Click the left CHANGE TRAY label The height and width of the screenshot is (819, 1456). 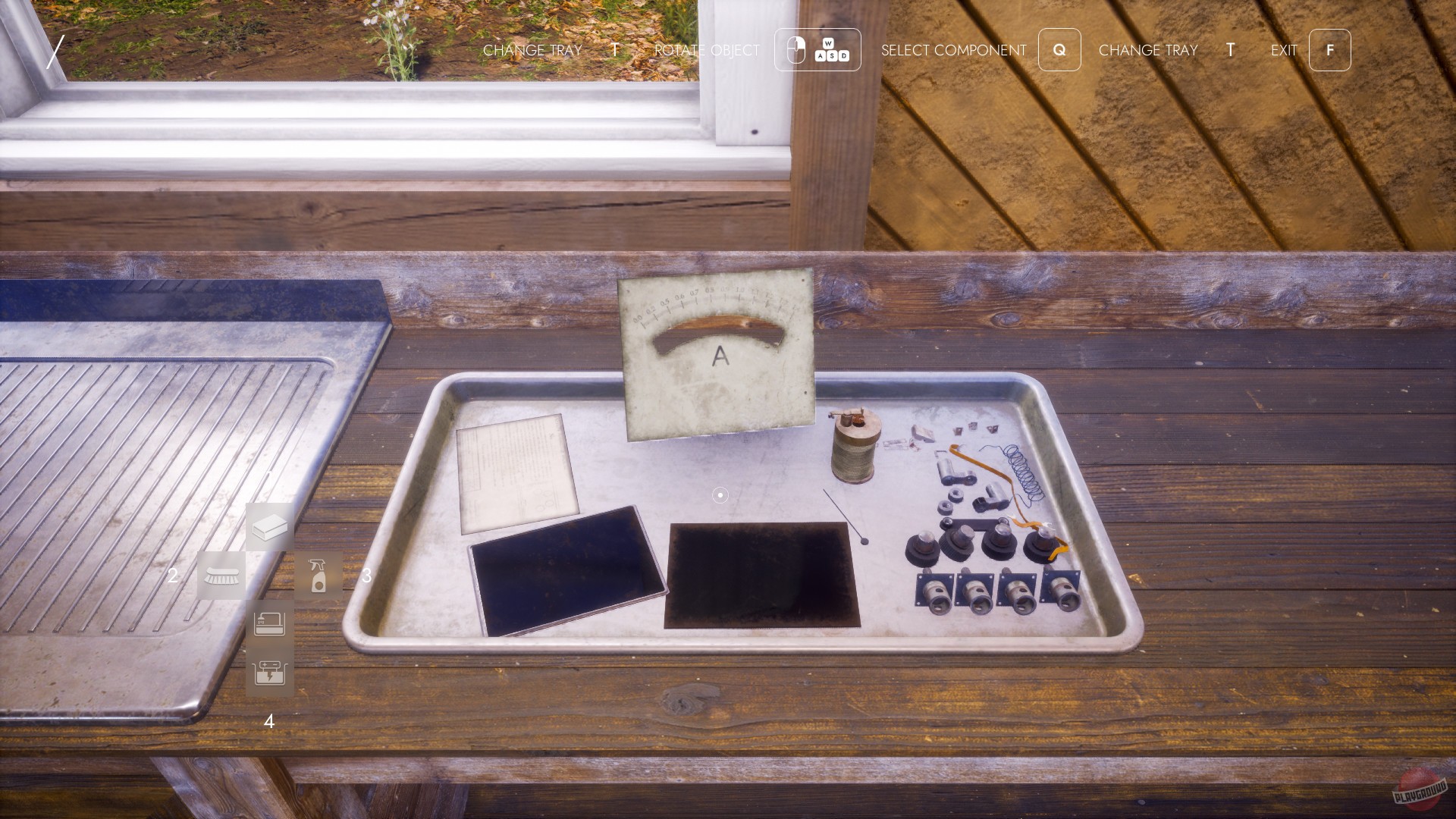point(532,50)
